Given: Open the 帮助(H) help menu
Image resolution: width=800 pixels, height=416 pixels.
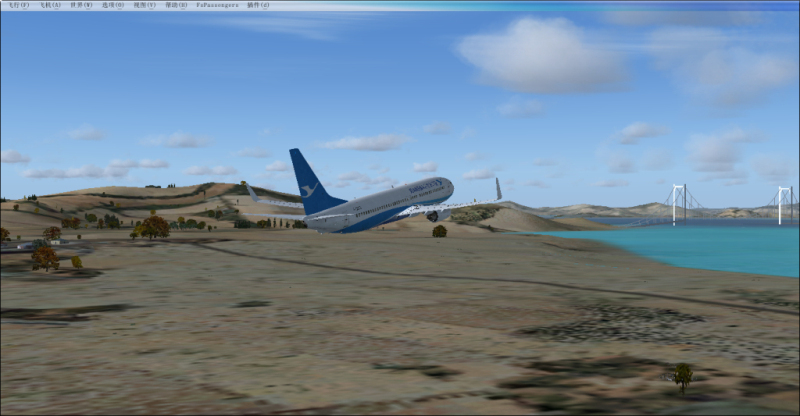Looking at the screenshot, I should [176, 5].
